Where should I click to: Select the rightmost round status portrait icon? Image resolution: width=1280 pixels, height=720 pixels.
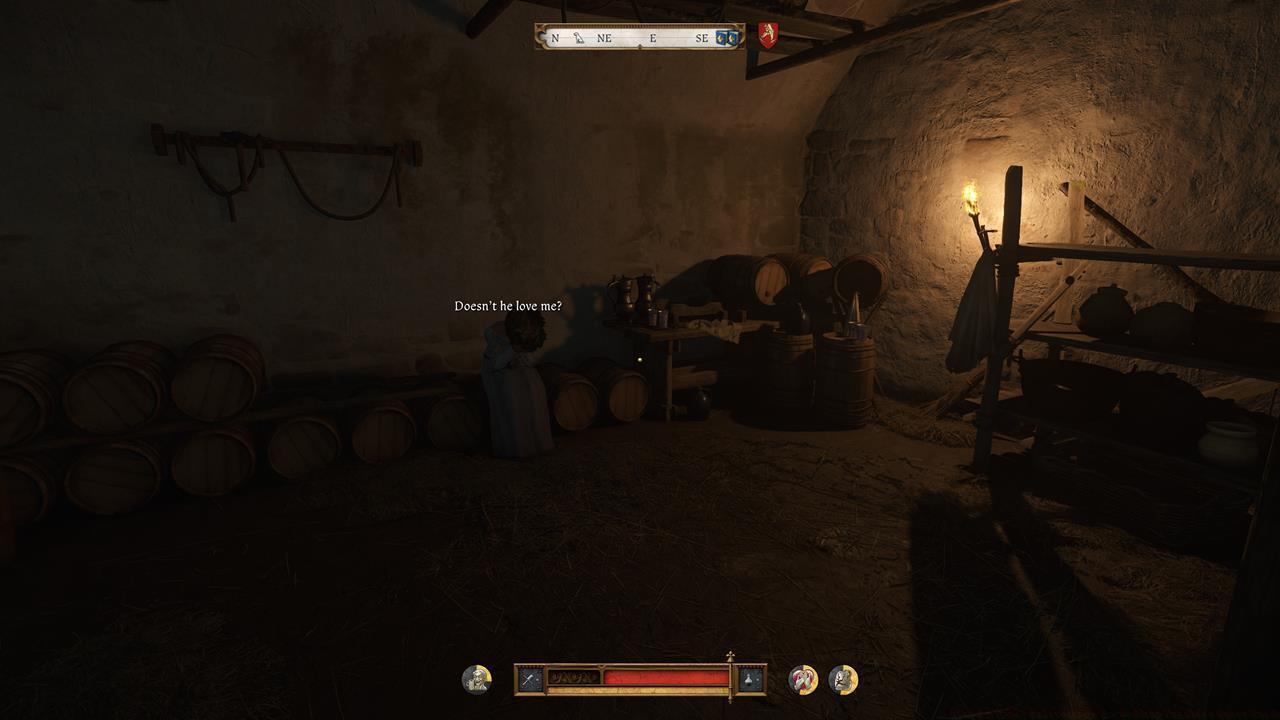point(843,680)
